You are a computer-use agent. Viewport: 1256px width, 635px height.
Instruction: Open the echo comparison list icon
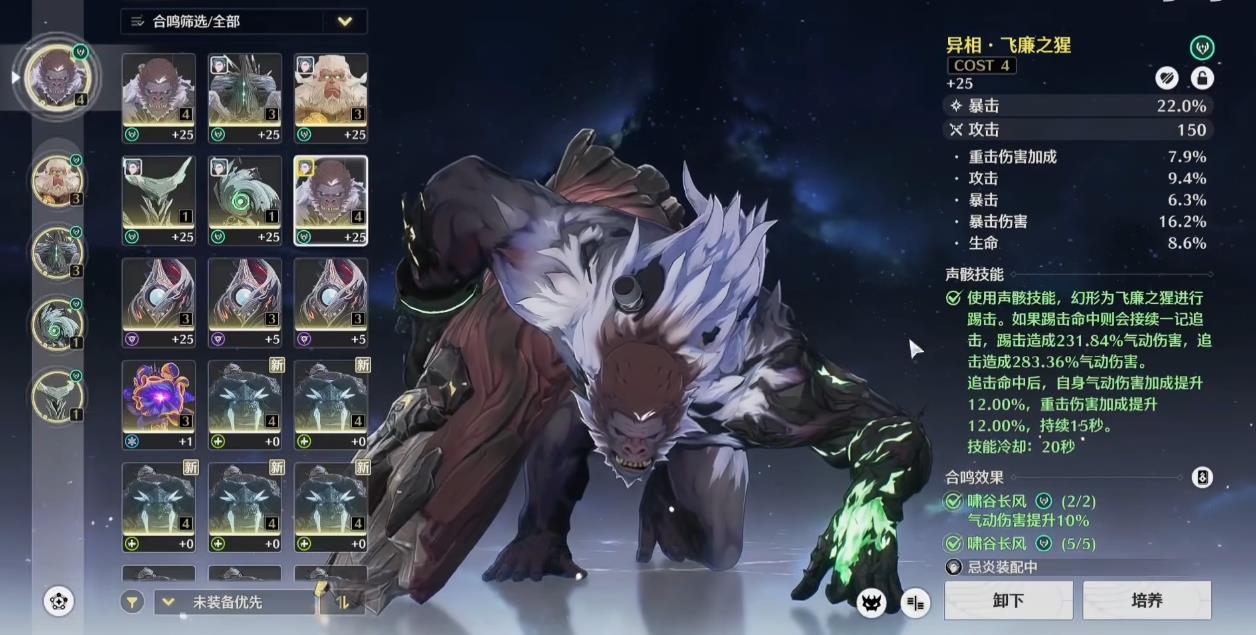(915, 602)
